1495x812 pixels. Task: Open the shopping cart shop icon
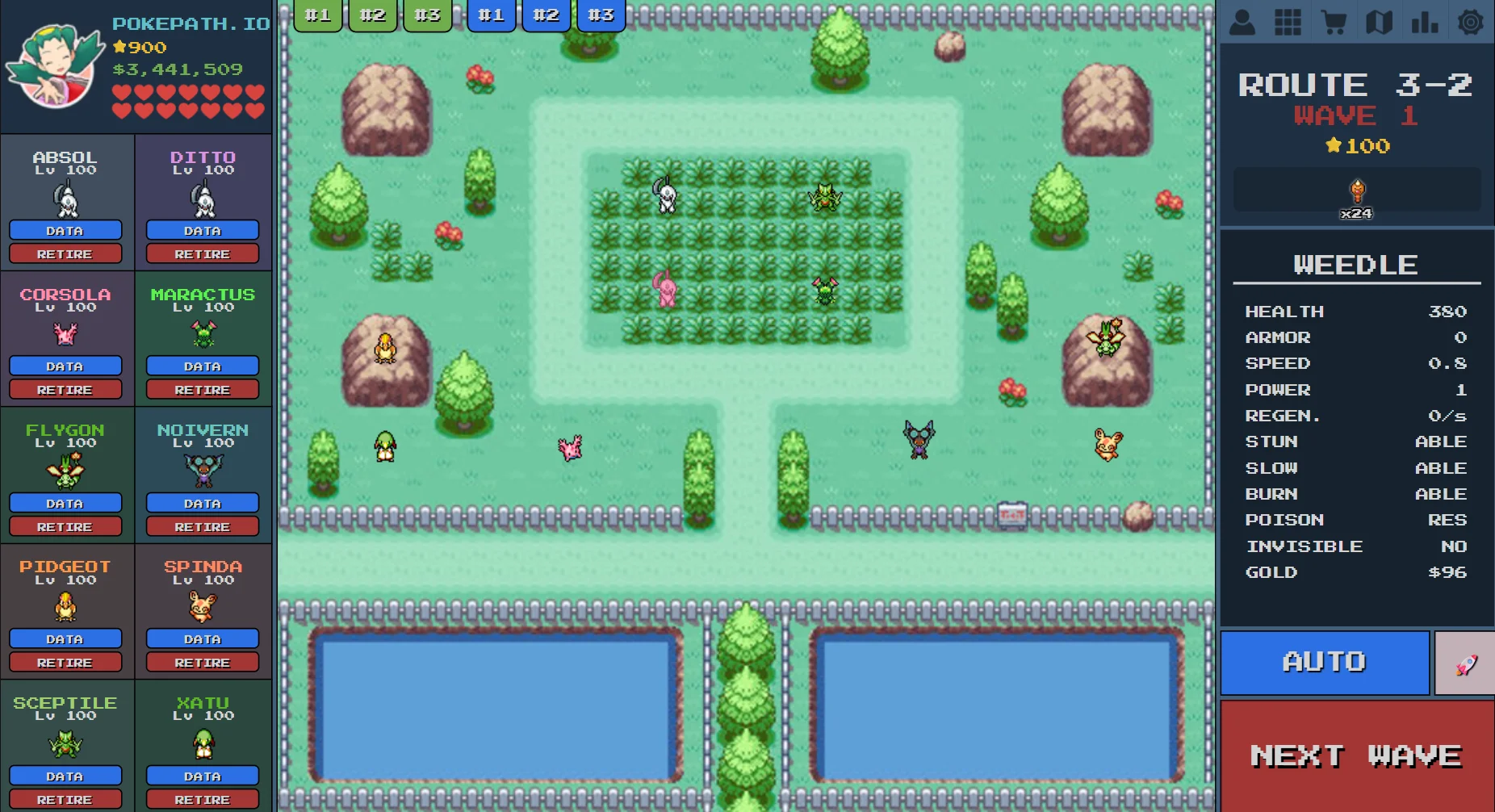[x=1334, y=22]
